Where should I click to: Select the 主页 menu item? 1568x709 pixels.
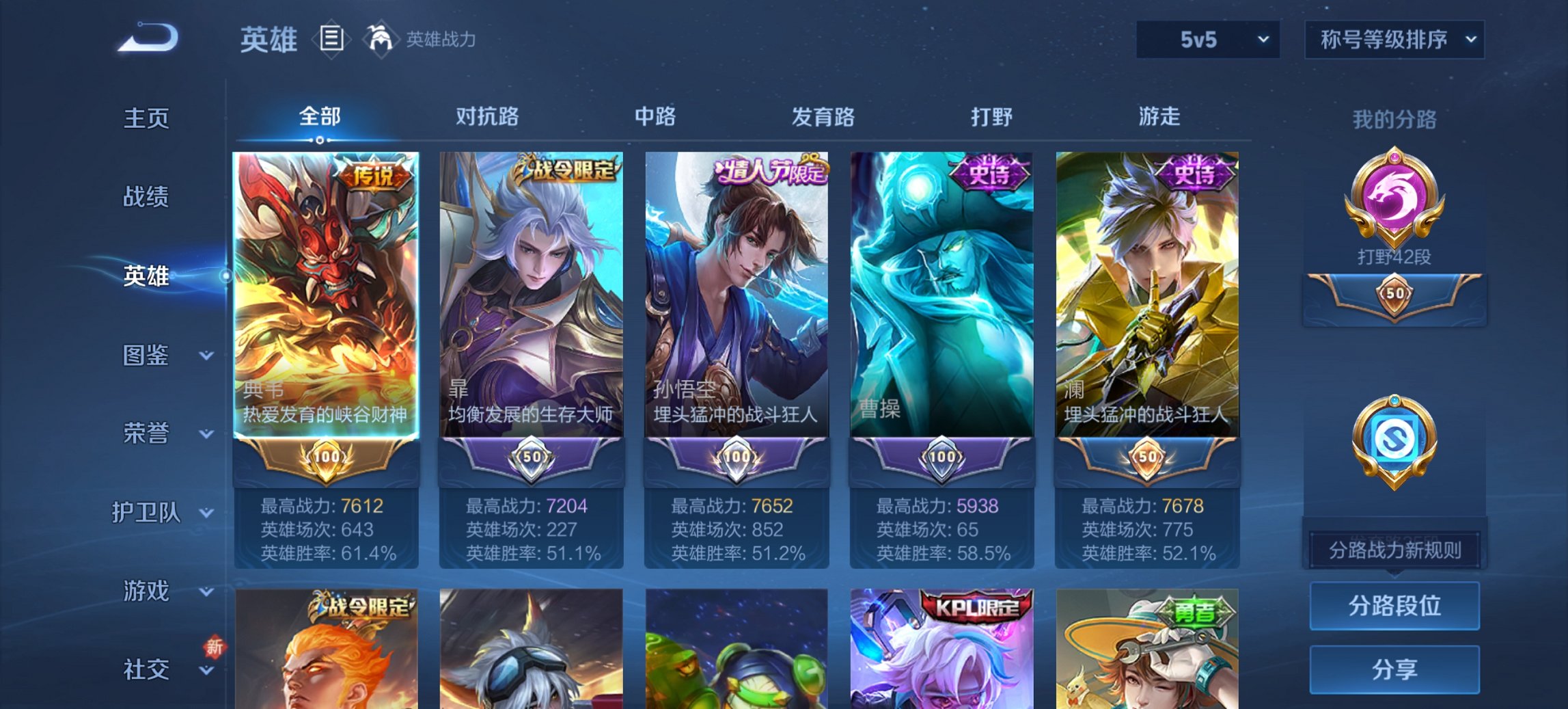coord(148,118)
